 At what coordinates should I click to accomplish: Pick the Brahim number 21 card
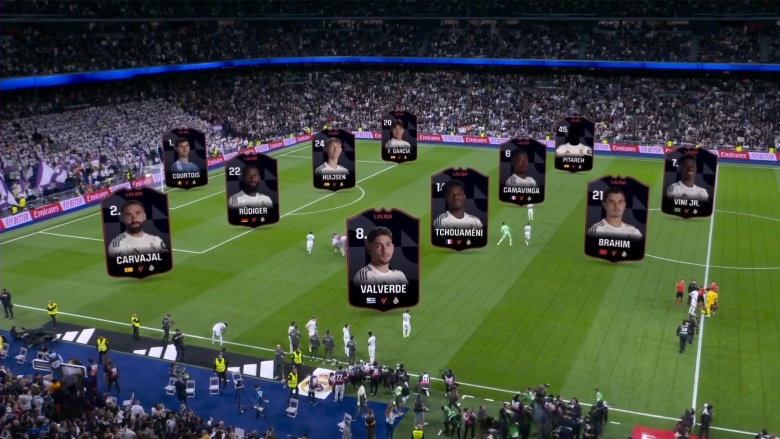(616, 218)
